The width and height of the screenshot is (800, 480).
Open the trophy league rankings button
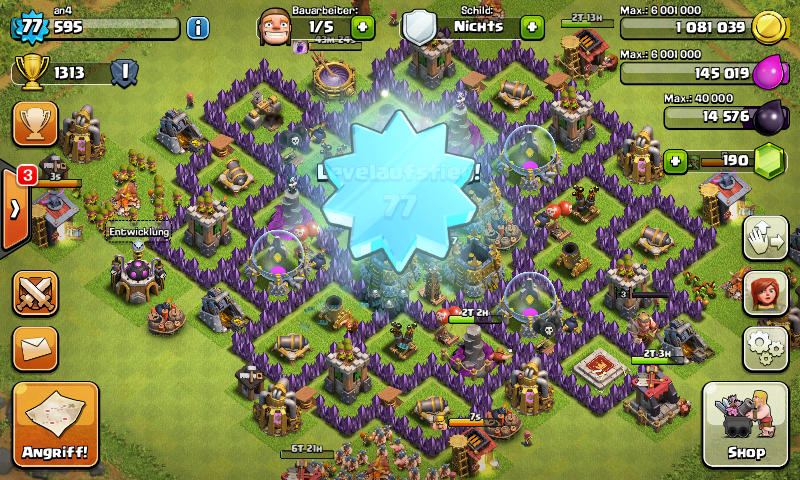(x=34, y=123)
